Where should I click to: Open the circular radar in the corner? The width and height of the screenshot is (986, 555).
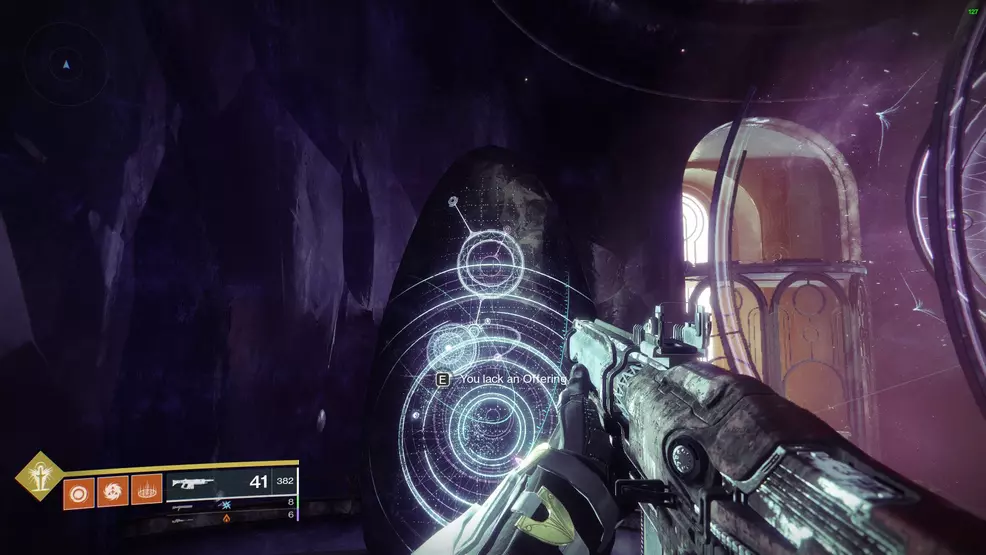[x=66, y=63]
